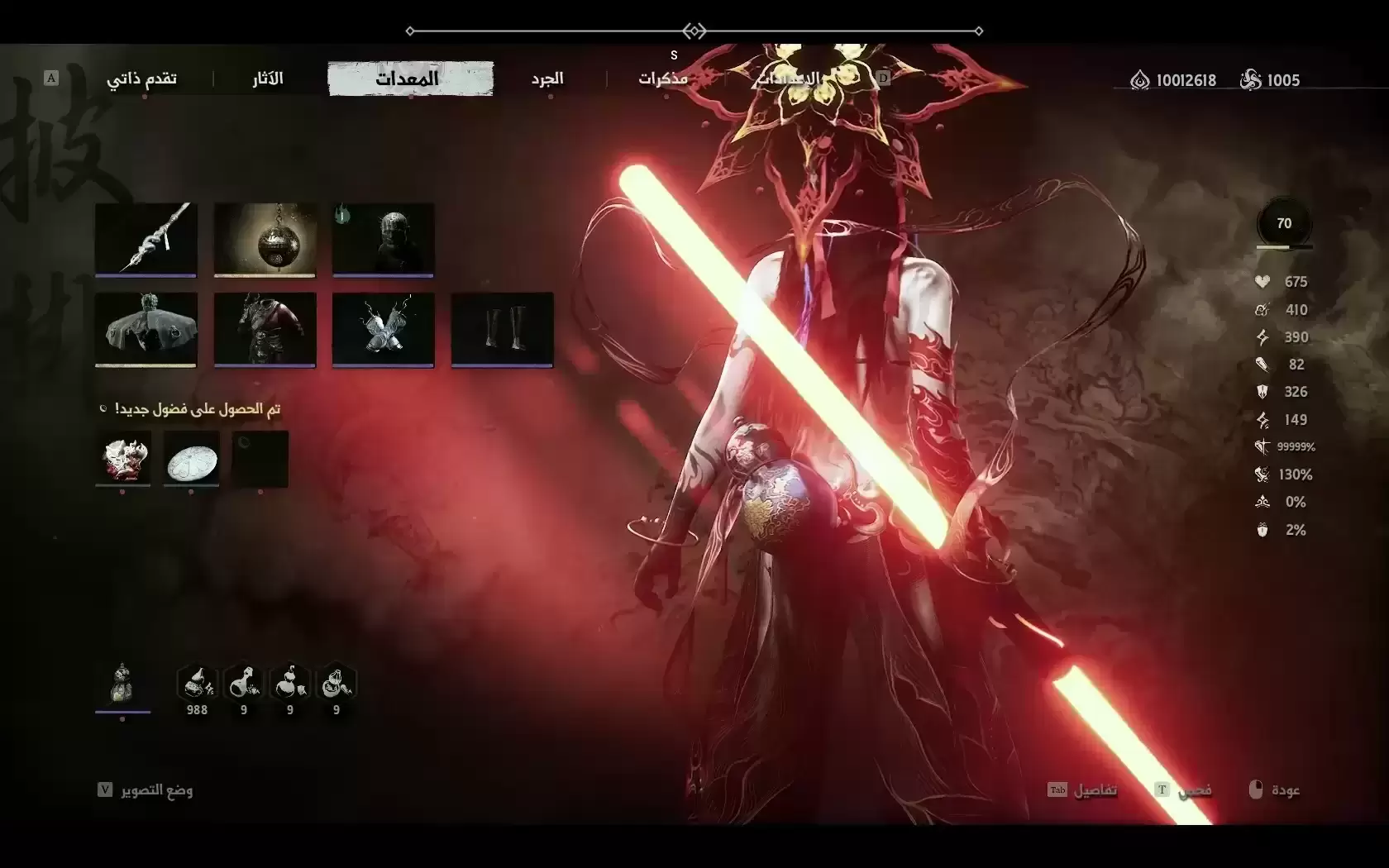Choose the crossed arm guards slot
This screenshot has width=1389, height=868.
tap(383, 328)
